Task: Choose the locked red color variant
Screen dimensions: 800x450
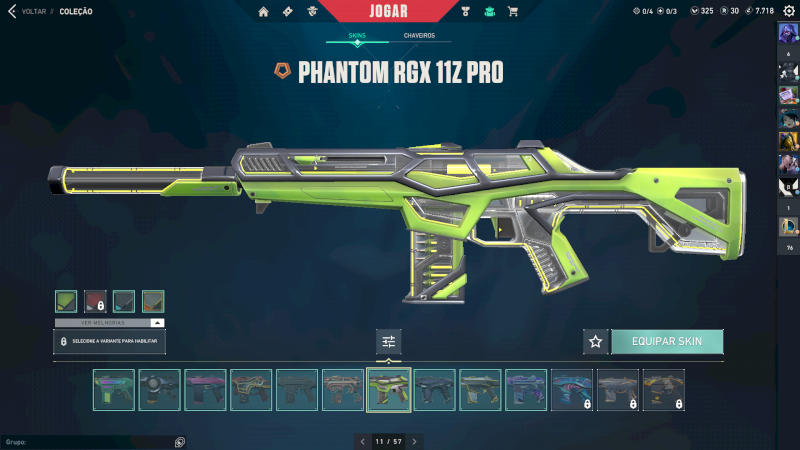Action: 95,301
